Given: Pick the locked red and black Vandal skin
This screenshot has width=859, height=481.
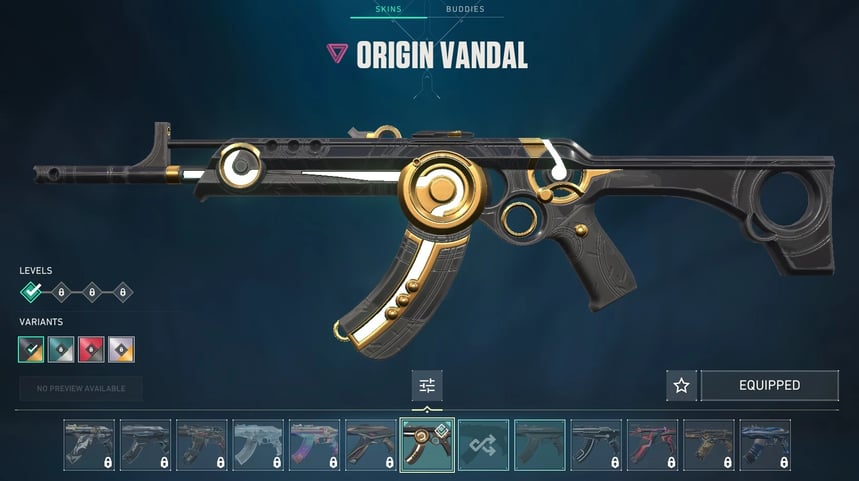Looking at the screenshot, I should [x=652, y=444].
